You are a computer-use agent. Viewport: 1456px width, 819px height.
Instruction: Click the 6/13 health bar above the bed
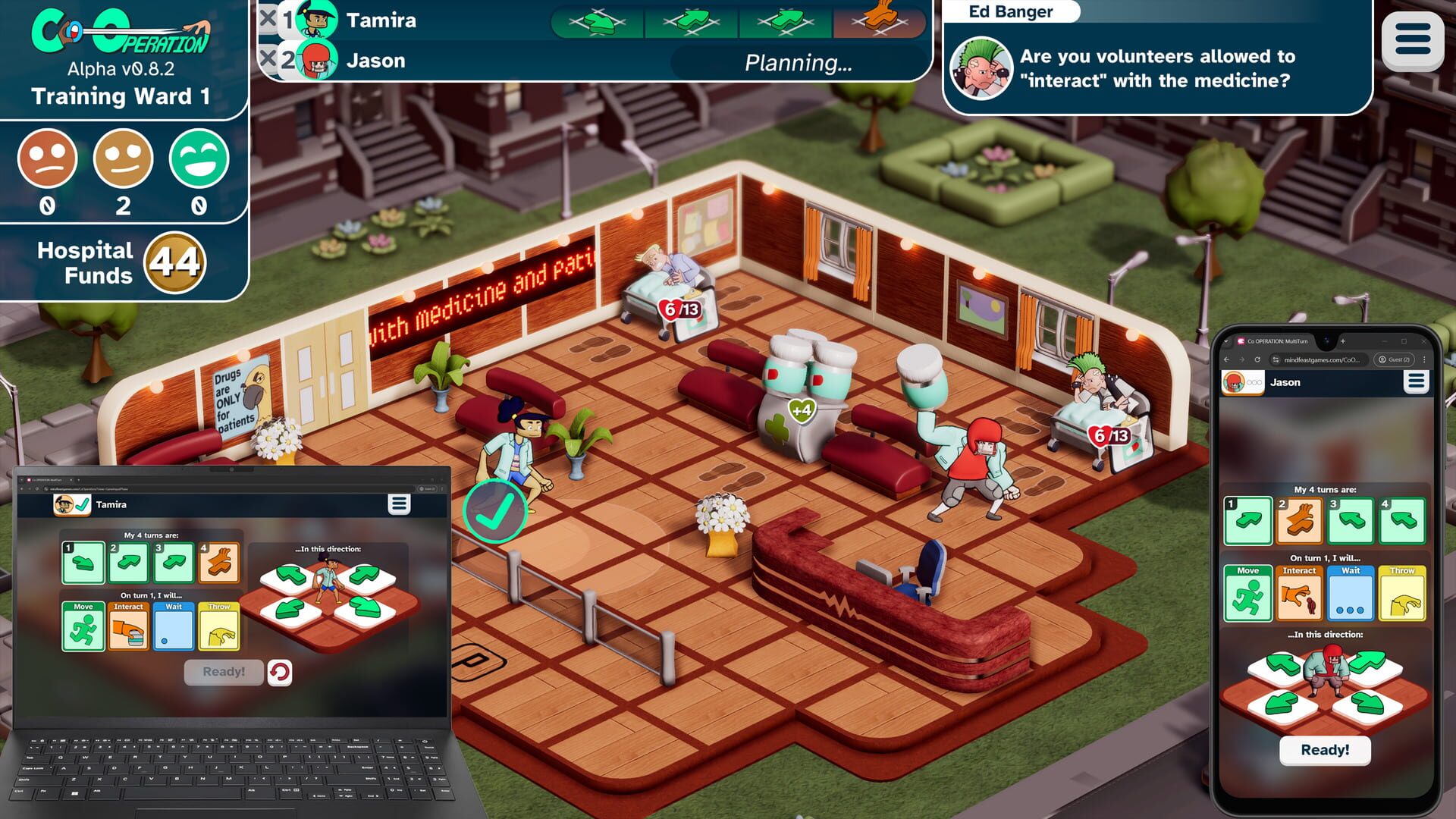(x=680, y=309)
